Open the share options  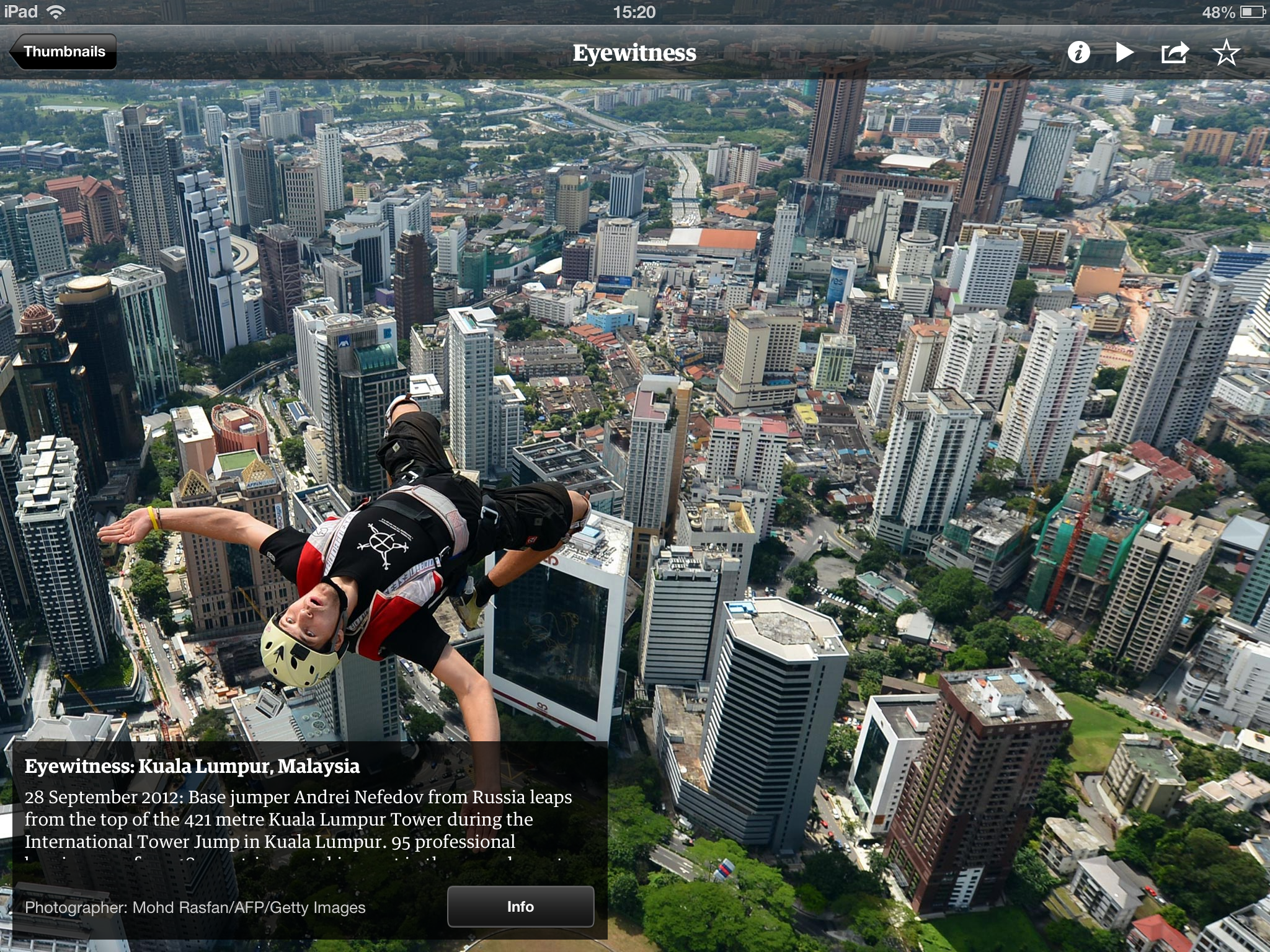(1175, 53)
